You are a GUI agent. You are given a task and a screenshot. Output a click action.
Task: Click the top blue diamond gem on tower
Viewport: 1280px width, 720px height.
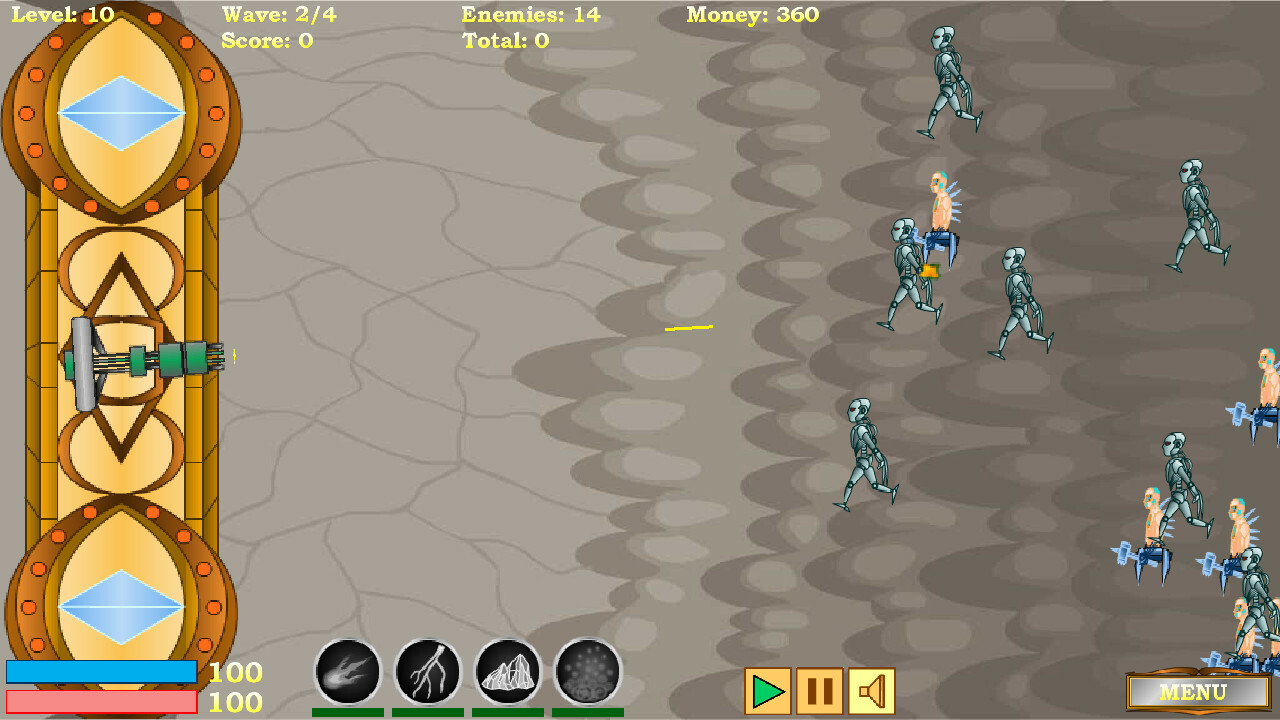(121, 113)
